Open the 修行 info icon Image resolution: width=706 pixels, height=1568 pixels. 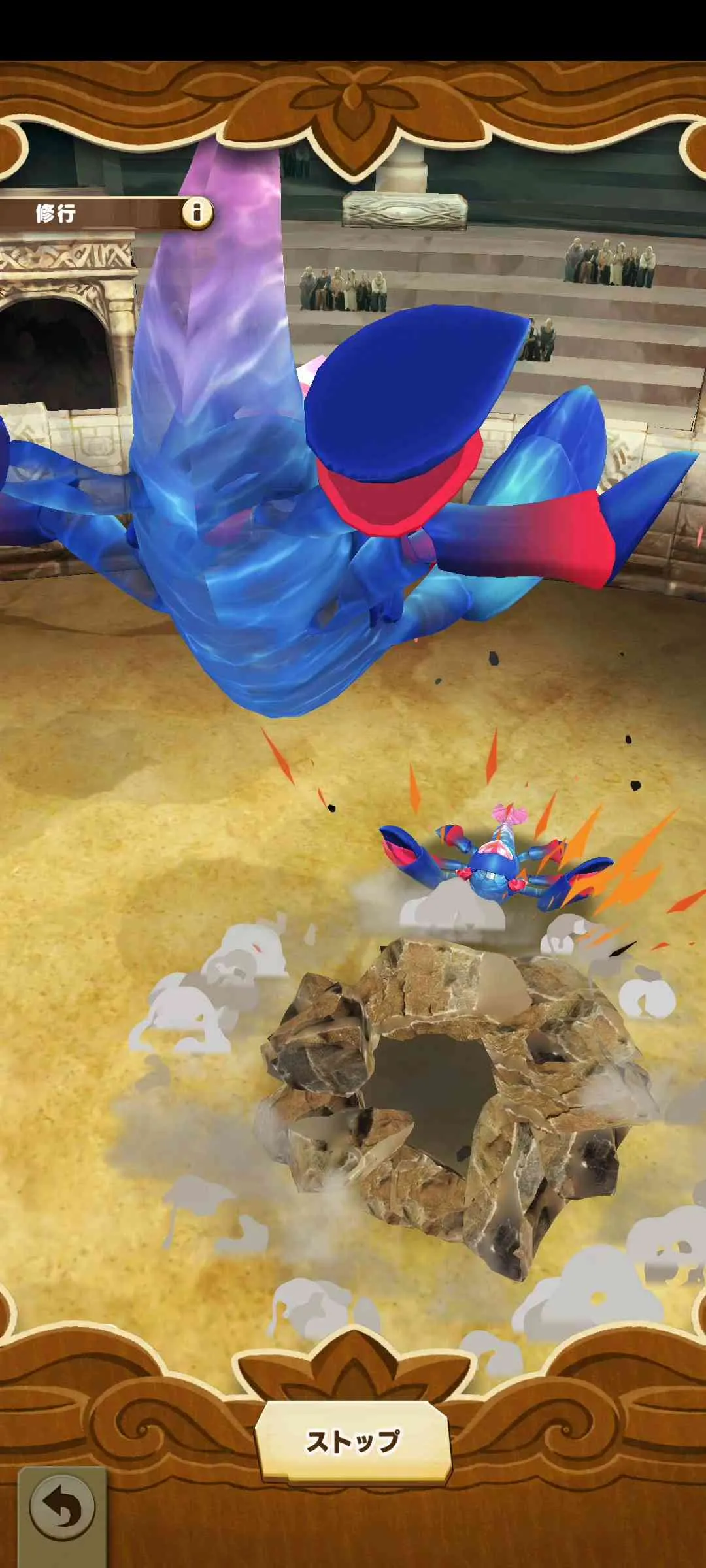197,212
